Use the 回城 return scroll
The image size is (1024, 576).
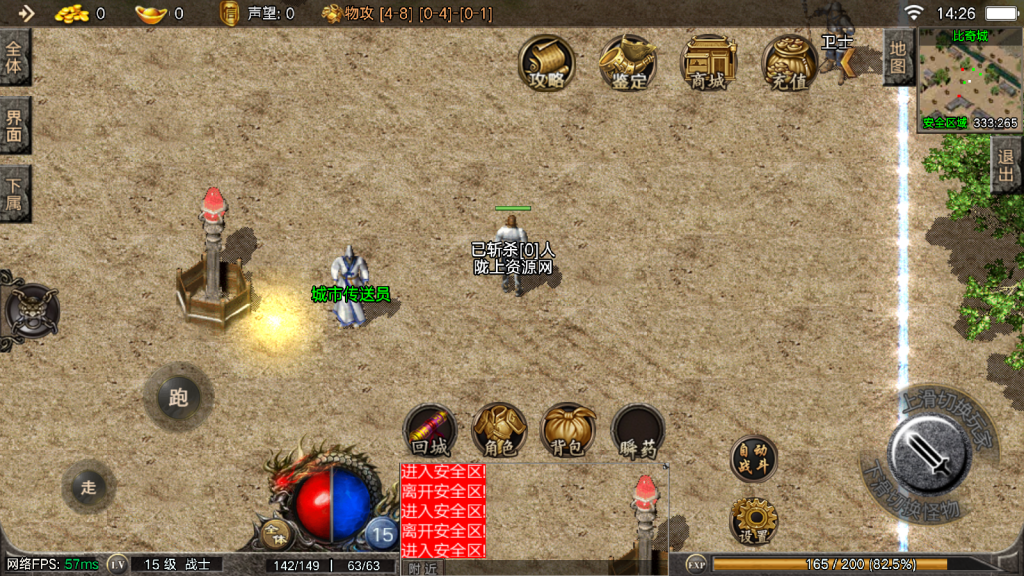[x=430, y=431]
